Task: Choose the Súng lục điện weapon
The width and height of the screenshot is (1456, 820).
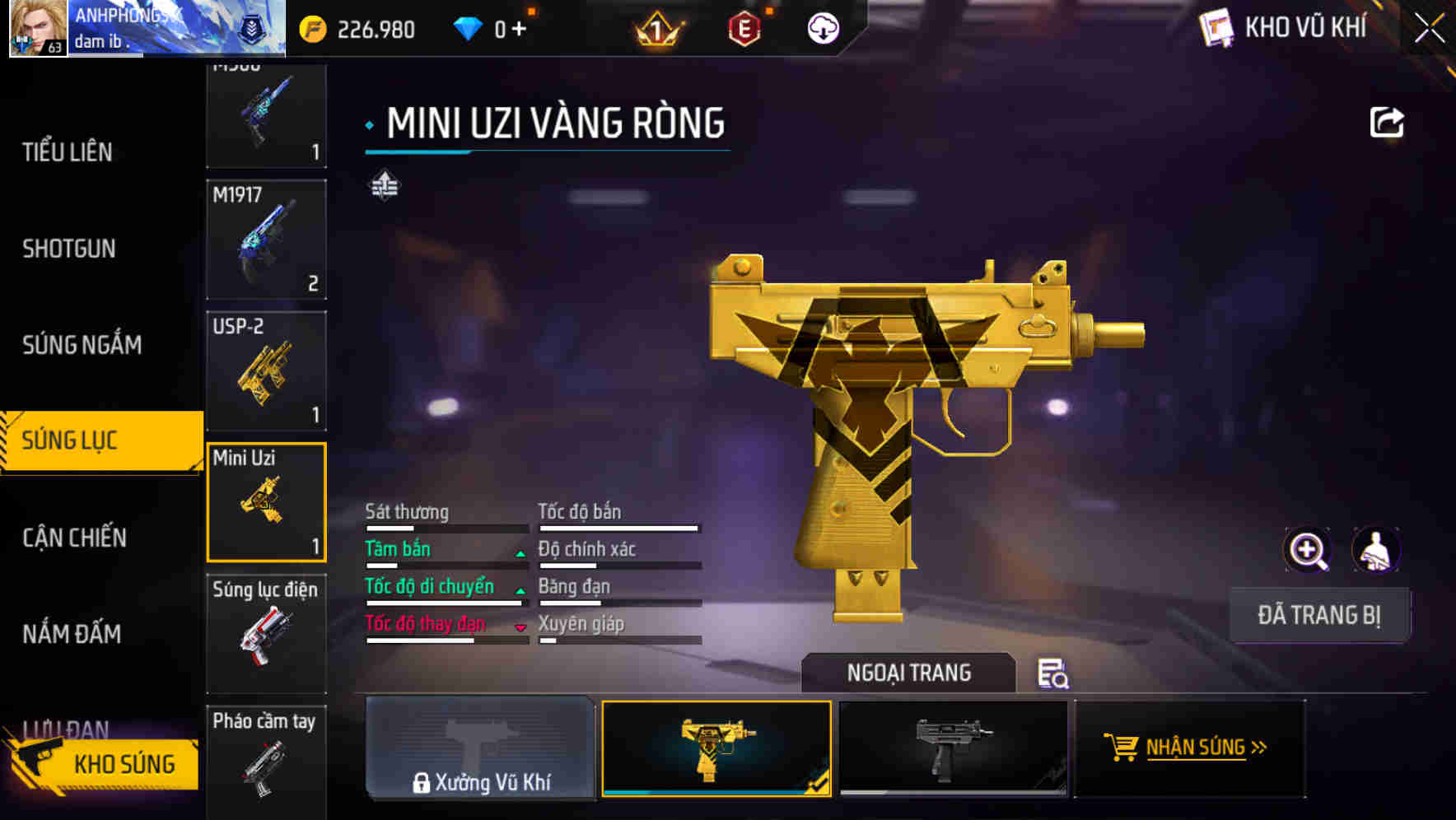Action: point(266,633)
